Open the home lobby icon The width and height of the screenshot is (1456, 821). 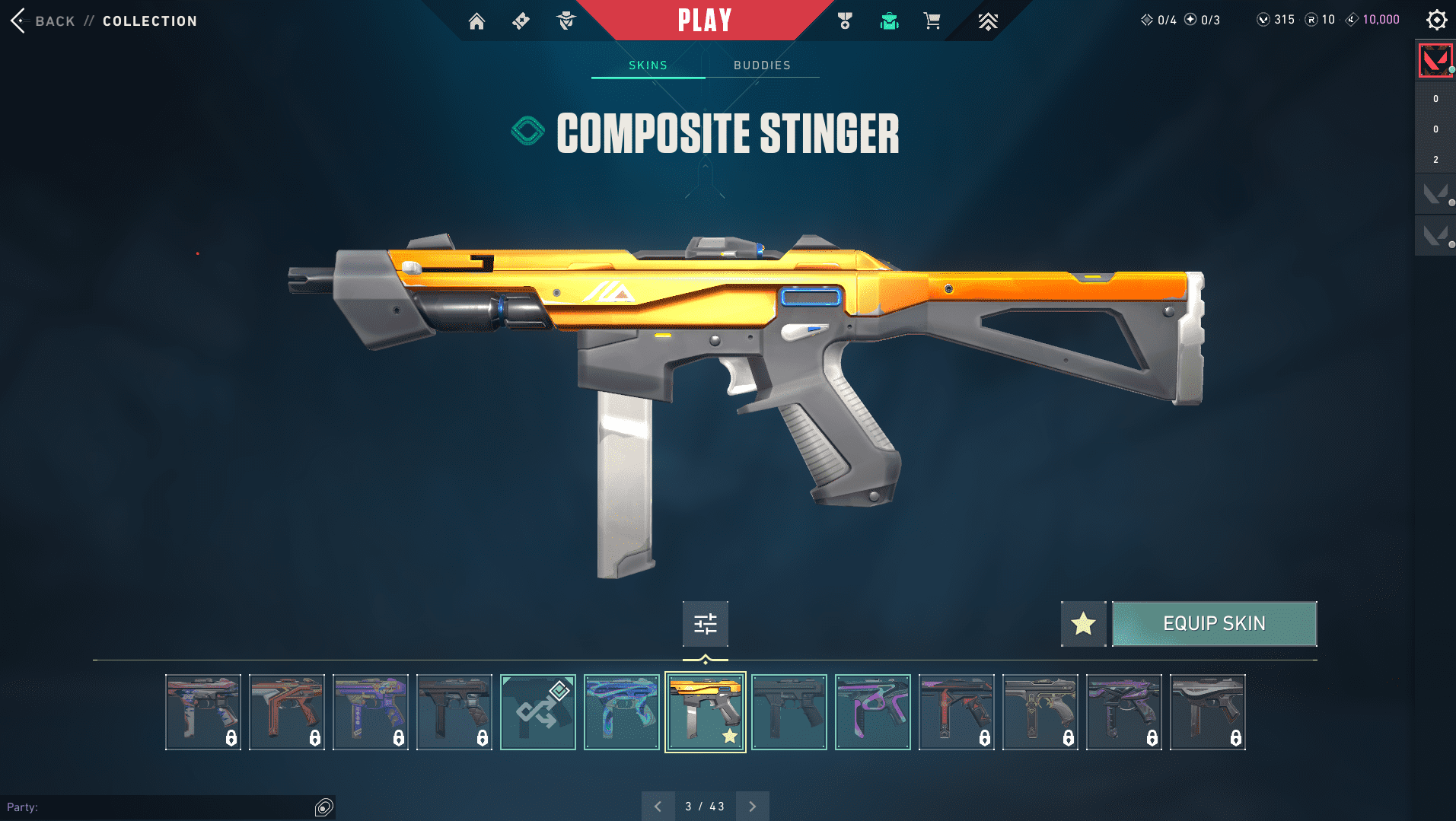click(476, 21)
